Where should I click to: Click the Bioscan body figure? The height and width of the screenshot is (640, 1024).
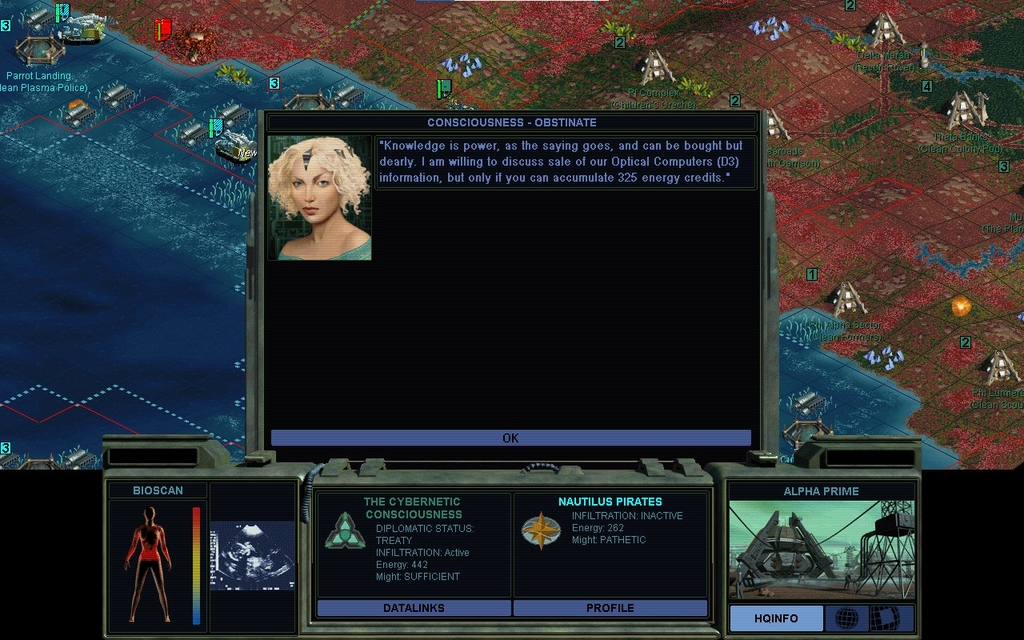click(x=148, y=563)
